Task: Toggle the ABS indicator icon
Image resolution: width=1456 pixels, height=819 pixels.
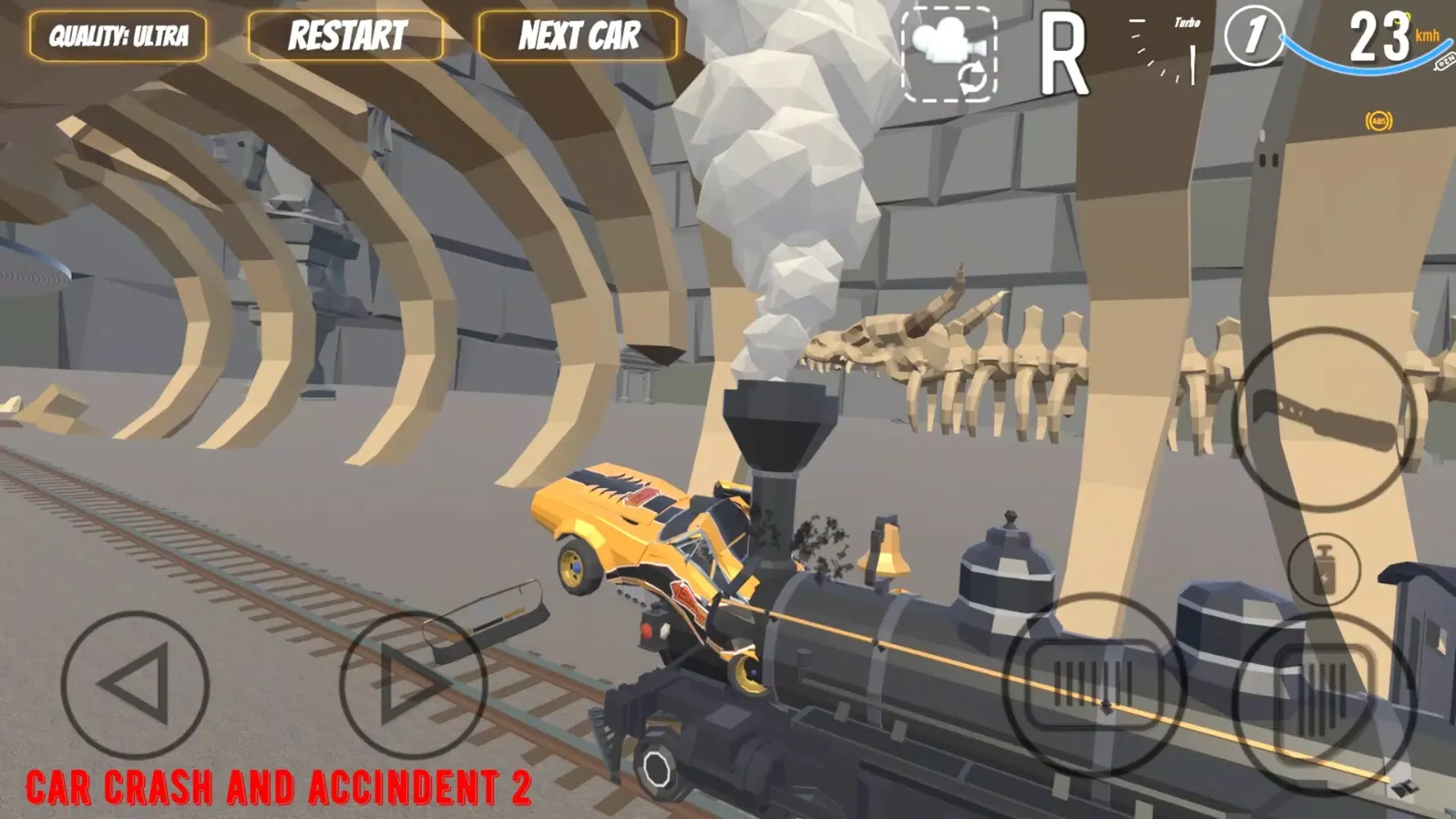Action: pyautogui.click(x=1379, y=122)
